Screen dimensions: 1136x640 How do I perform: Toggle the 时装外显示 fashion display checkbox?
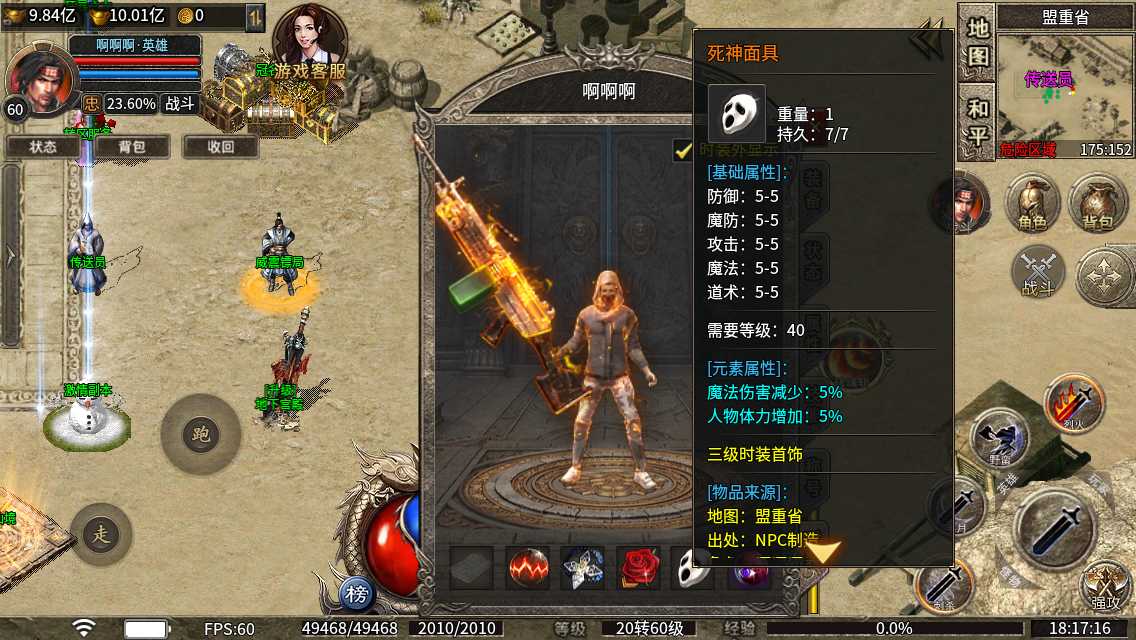tap(684, 150)
